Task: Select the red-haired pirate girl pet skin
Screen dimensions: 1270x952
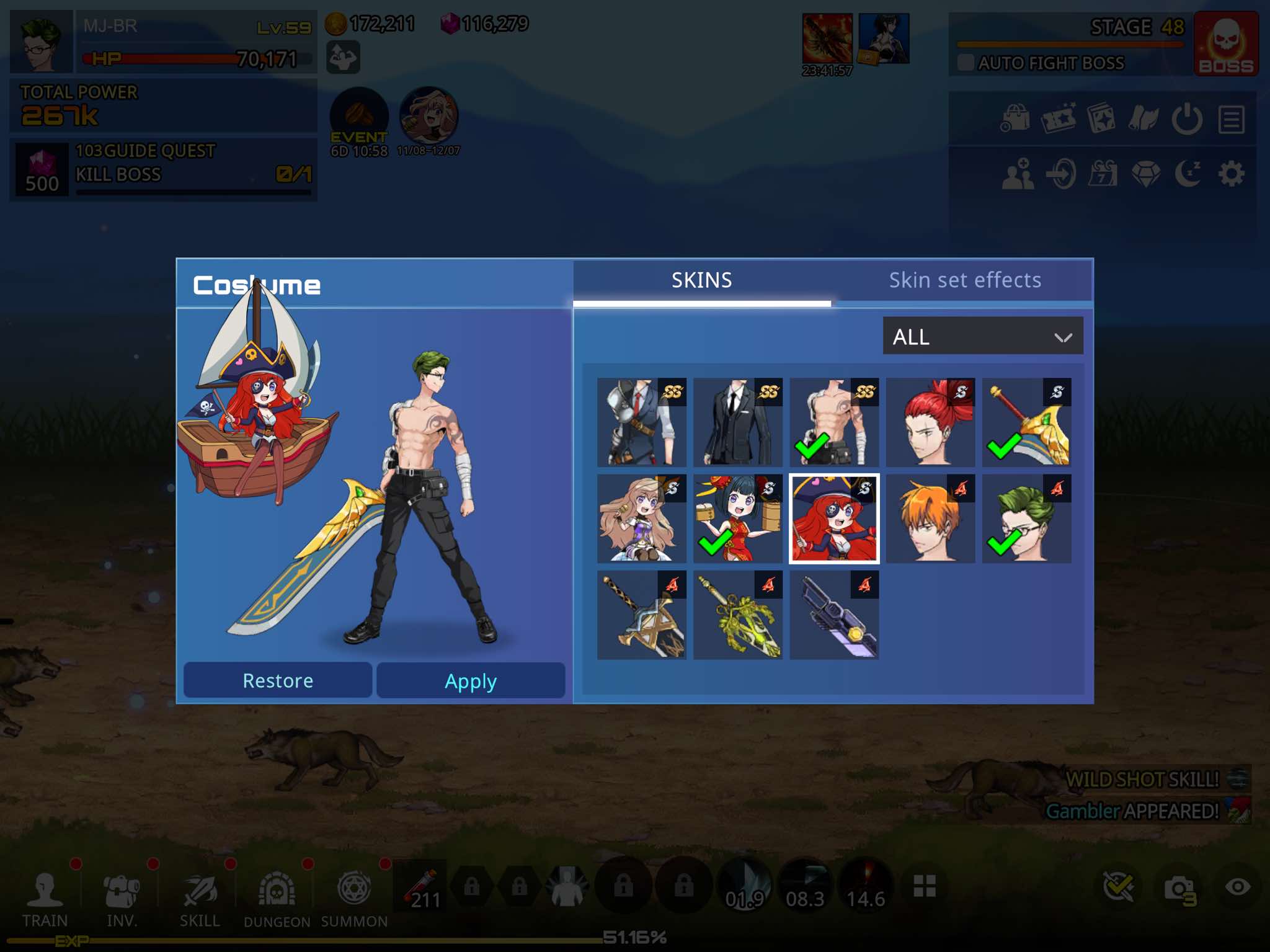Action: (x=833, y=518)
